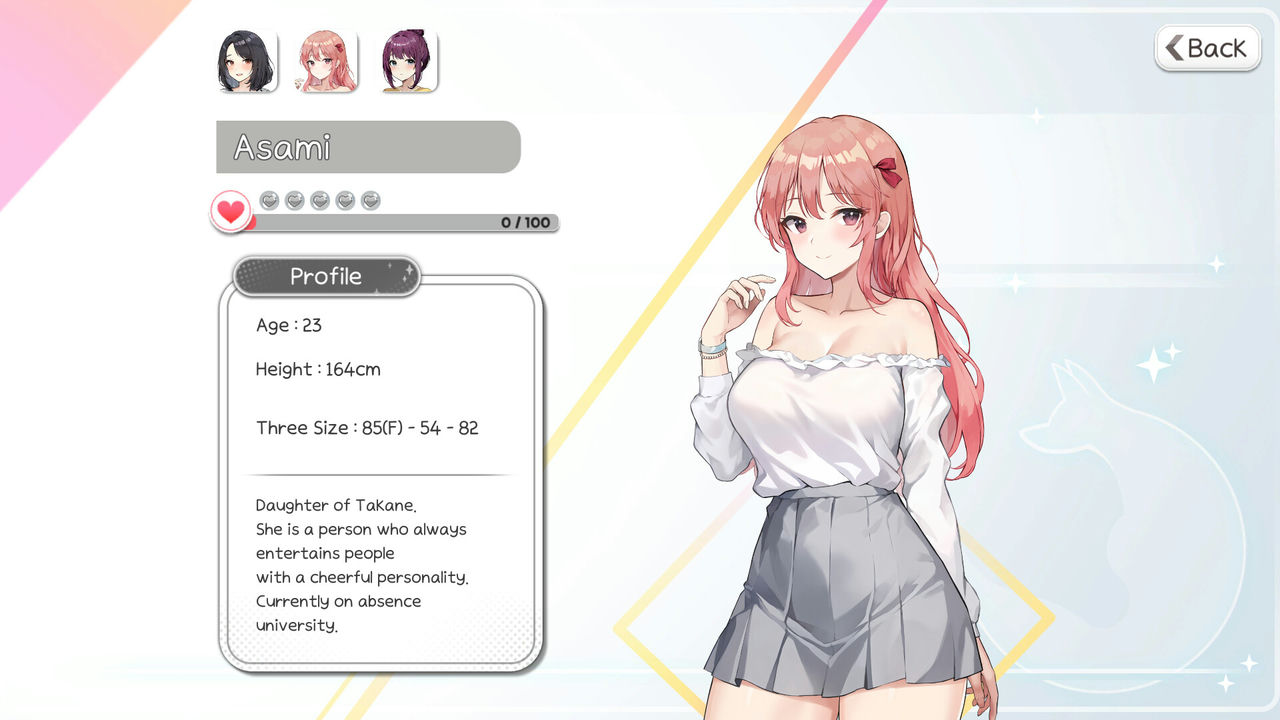Switch to the purple-haired girl's profile

click(409, 60)
